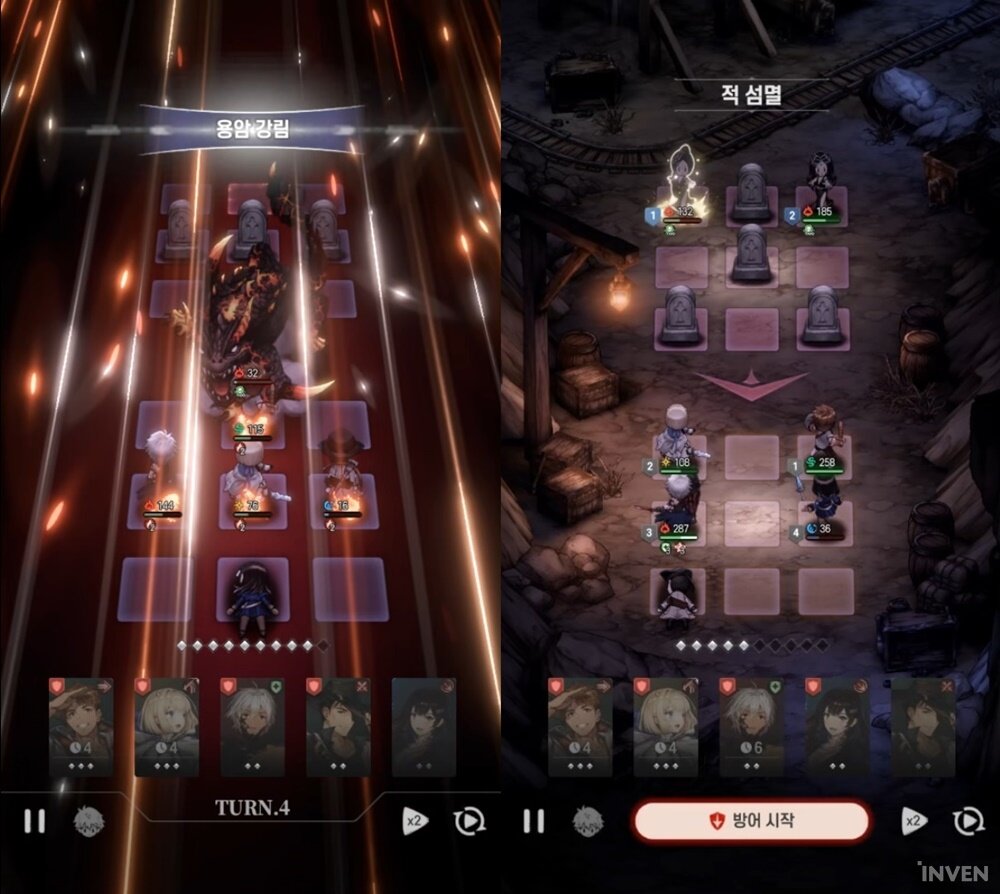Image resolution: width=1000 pixels, height=894 pixels.
Task: Pick the blonde girl card above 방어 시작
Action: pyautogui.click(x=665, y=727)
